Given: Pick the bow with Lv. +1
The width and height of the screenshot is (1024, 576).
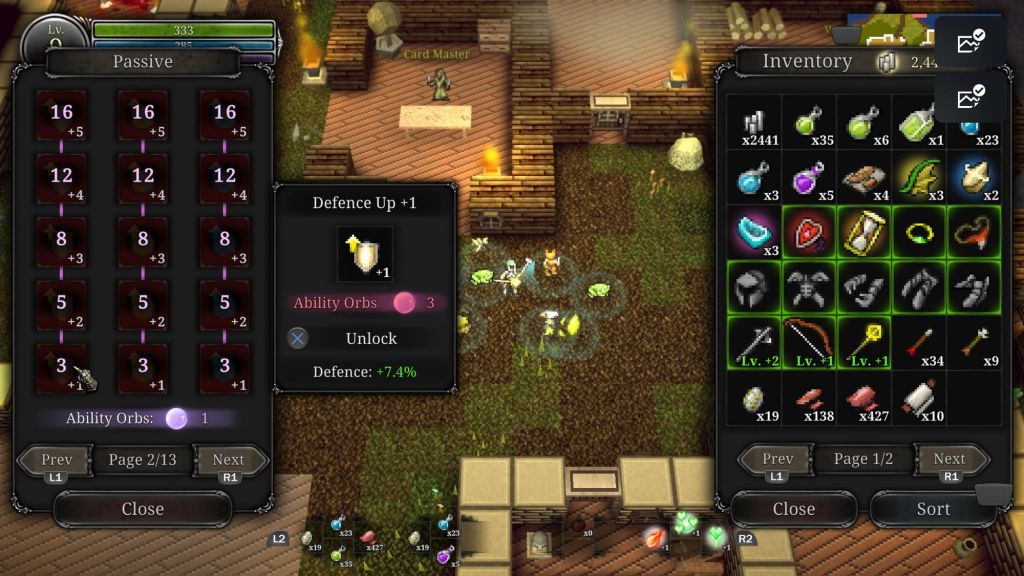Looking at the screenshot, I should point(808,342).
